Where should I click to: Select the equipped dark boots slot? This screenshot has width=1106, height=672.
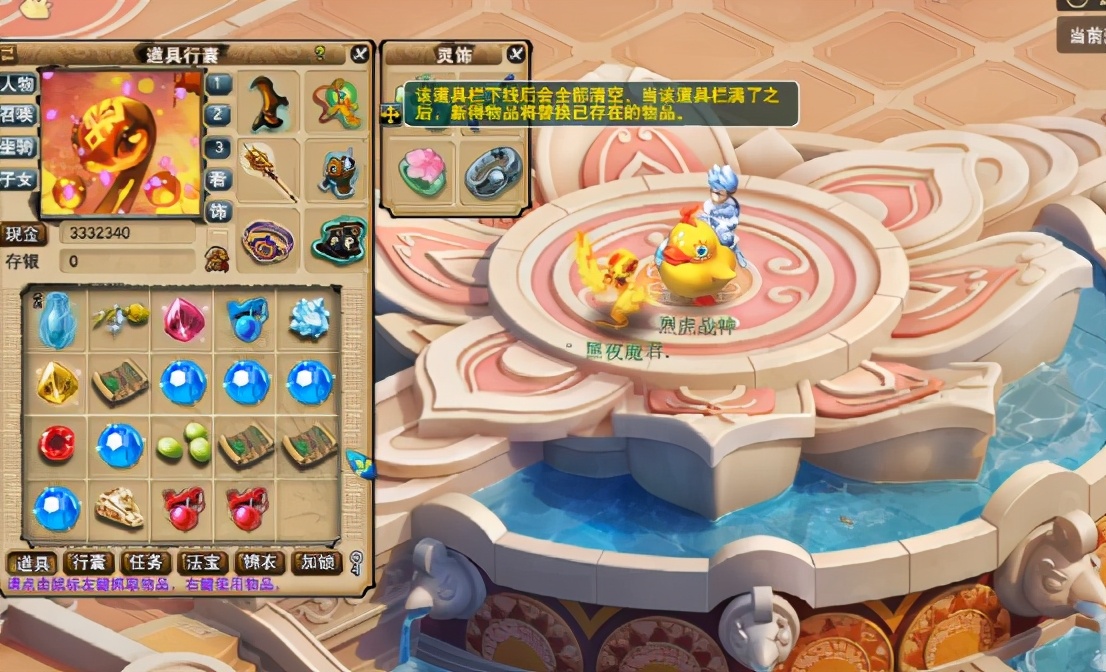pyautogui.click(x=268, y=101)
